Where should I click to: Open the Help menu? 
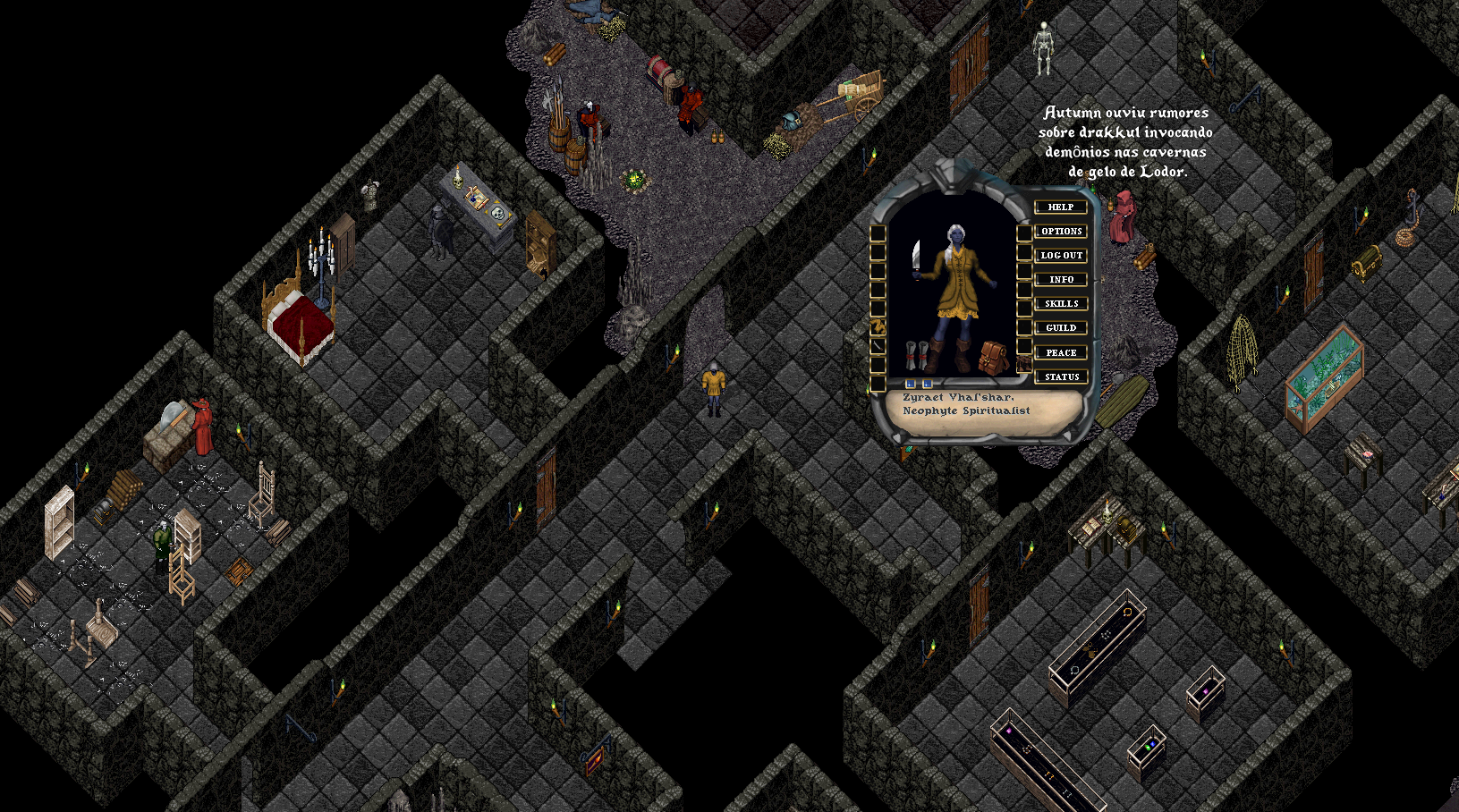point(1061,207)
